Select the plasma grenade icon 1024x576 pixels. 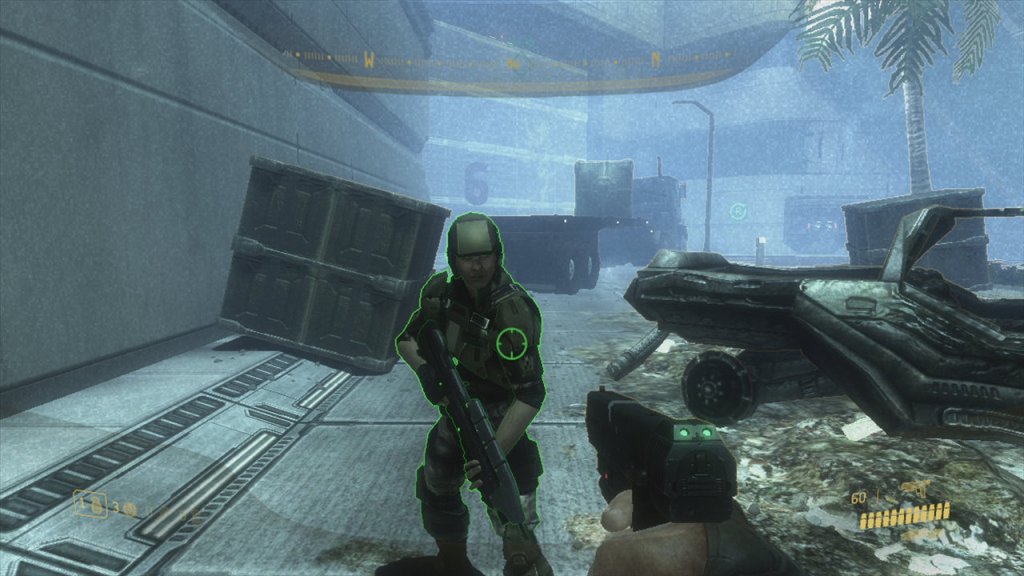130,508
